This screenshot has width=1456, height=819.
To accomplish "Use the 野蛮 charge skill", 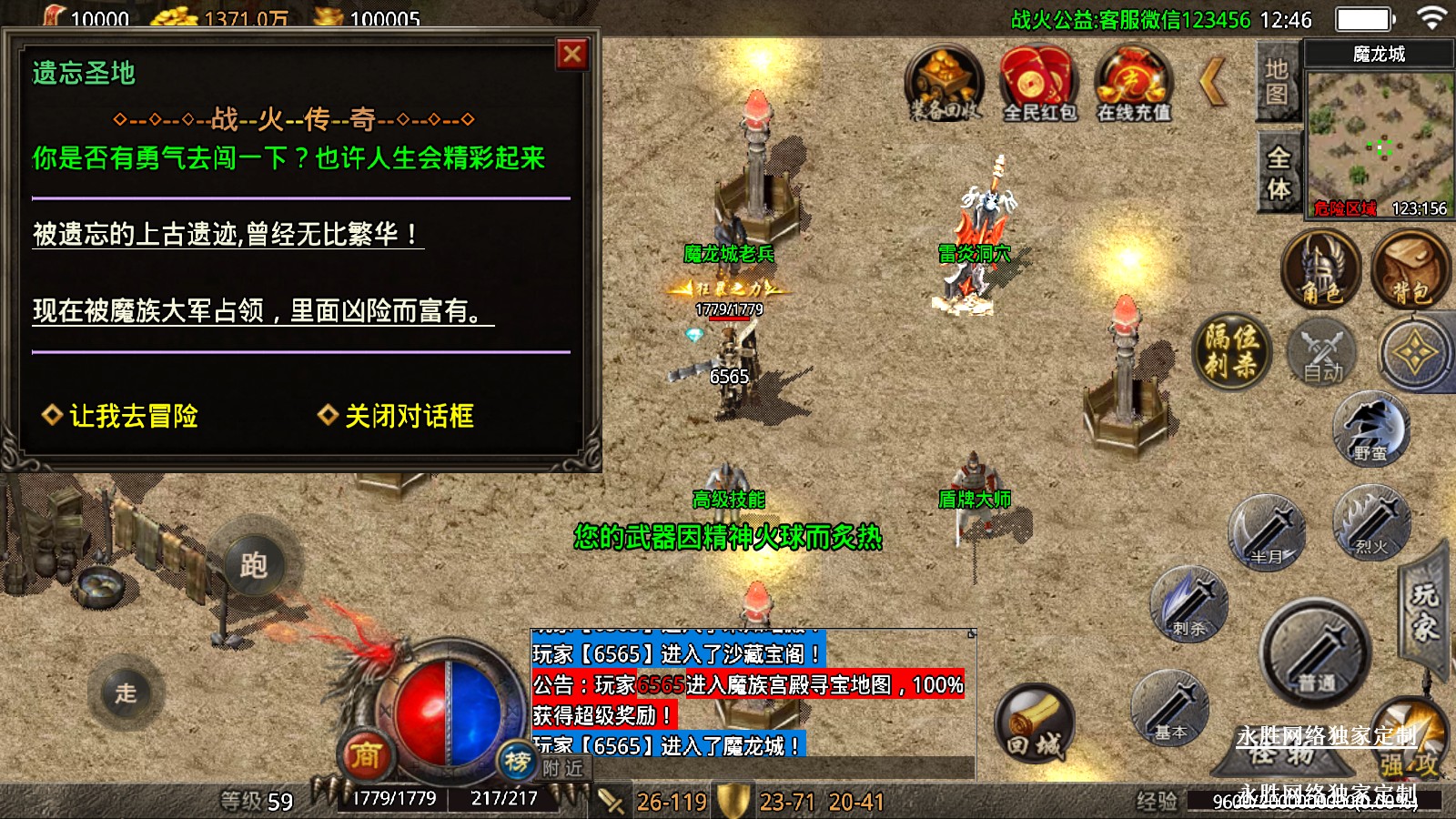I will tap(1370, 429).
